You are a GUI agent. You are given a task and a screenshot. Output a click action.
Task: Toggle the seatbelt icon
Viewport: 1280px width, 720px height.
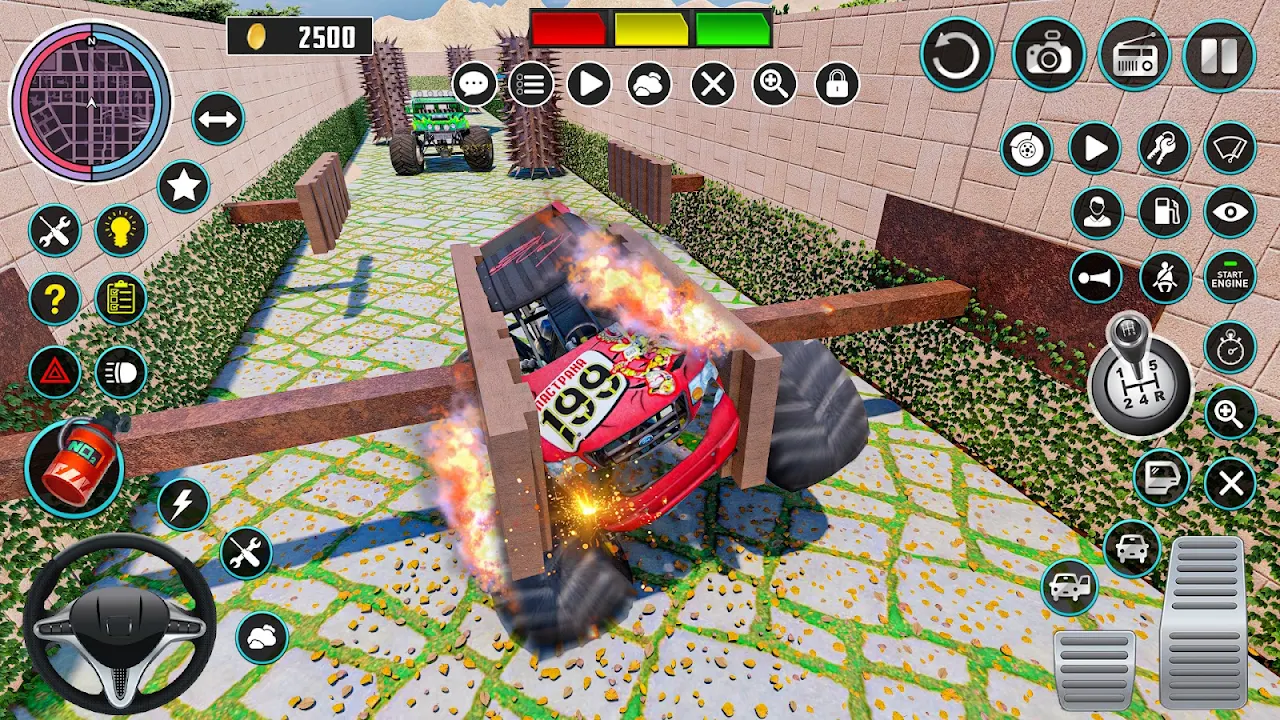coord(1165,277)
